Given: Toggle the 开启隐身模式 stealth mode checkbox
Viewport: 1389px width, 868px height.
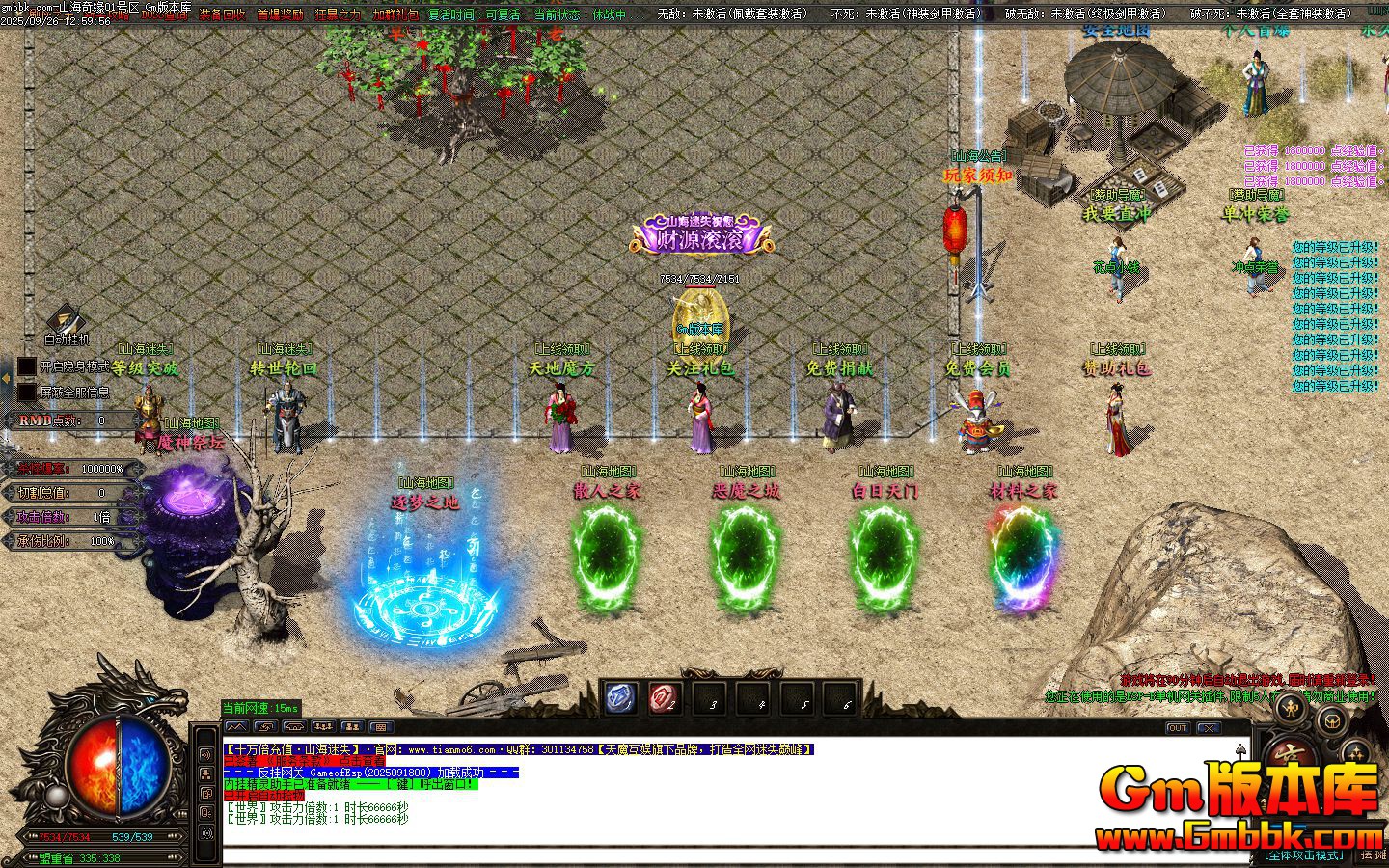Looking at the screenshot, I should coord(27,366).
